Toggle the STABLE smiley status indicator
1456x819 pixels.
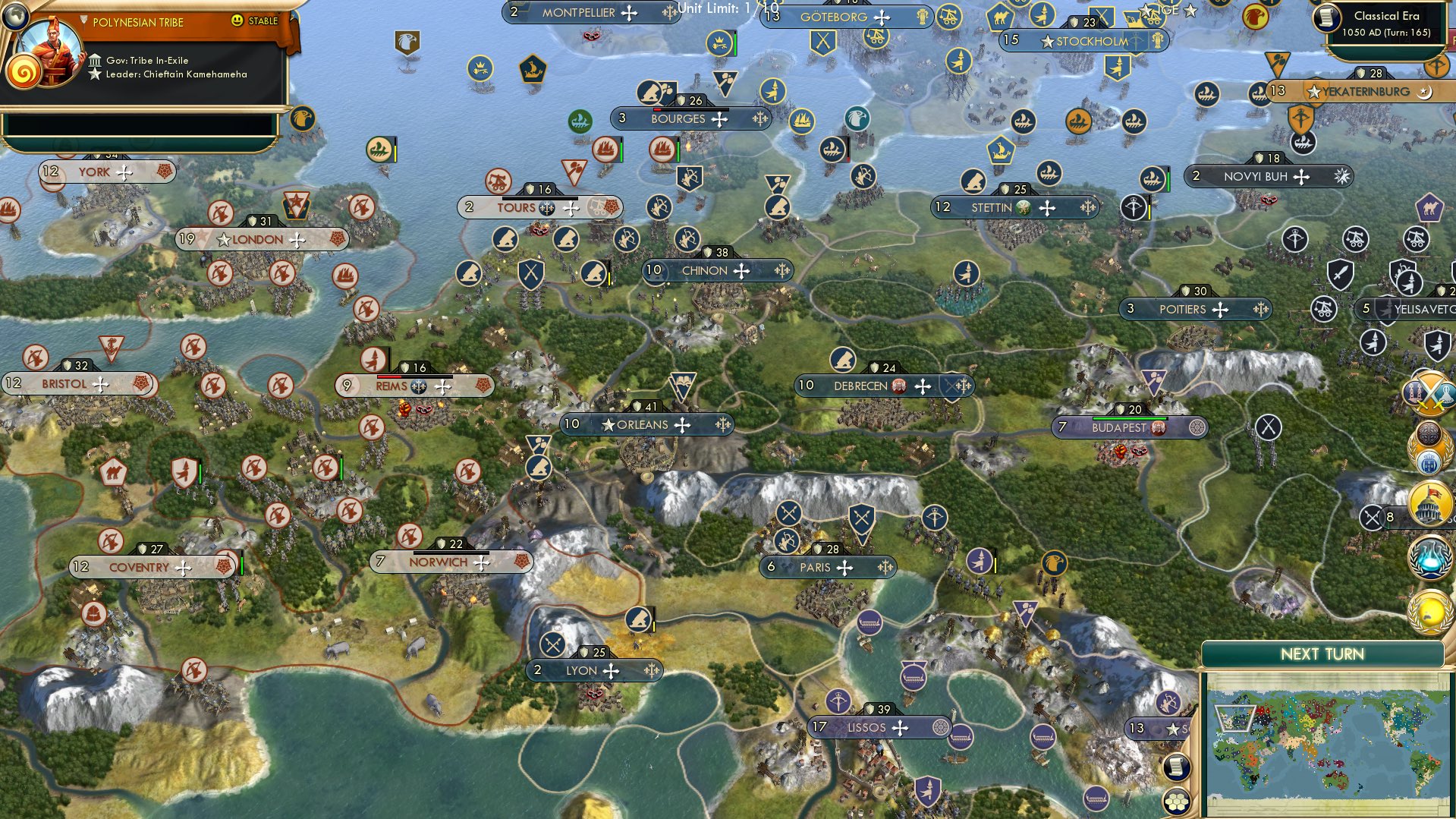[237, 20]
